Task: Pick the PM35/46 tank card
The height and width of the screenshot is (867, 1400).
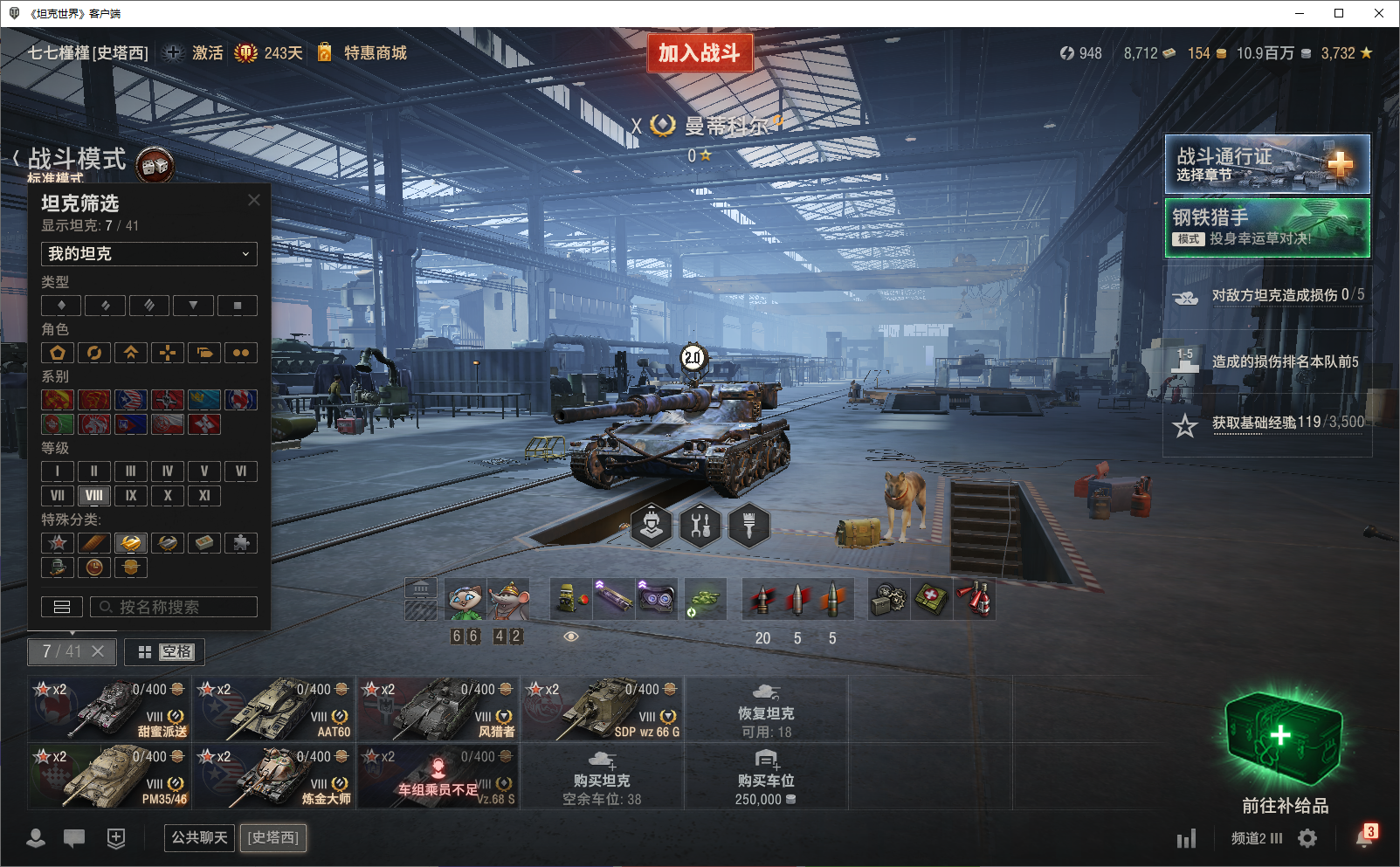Action: click(109, 776)
